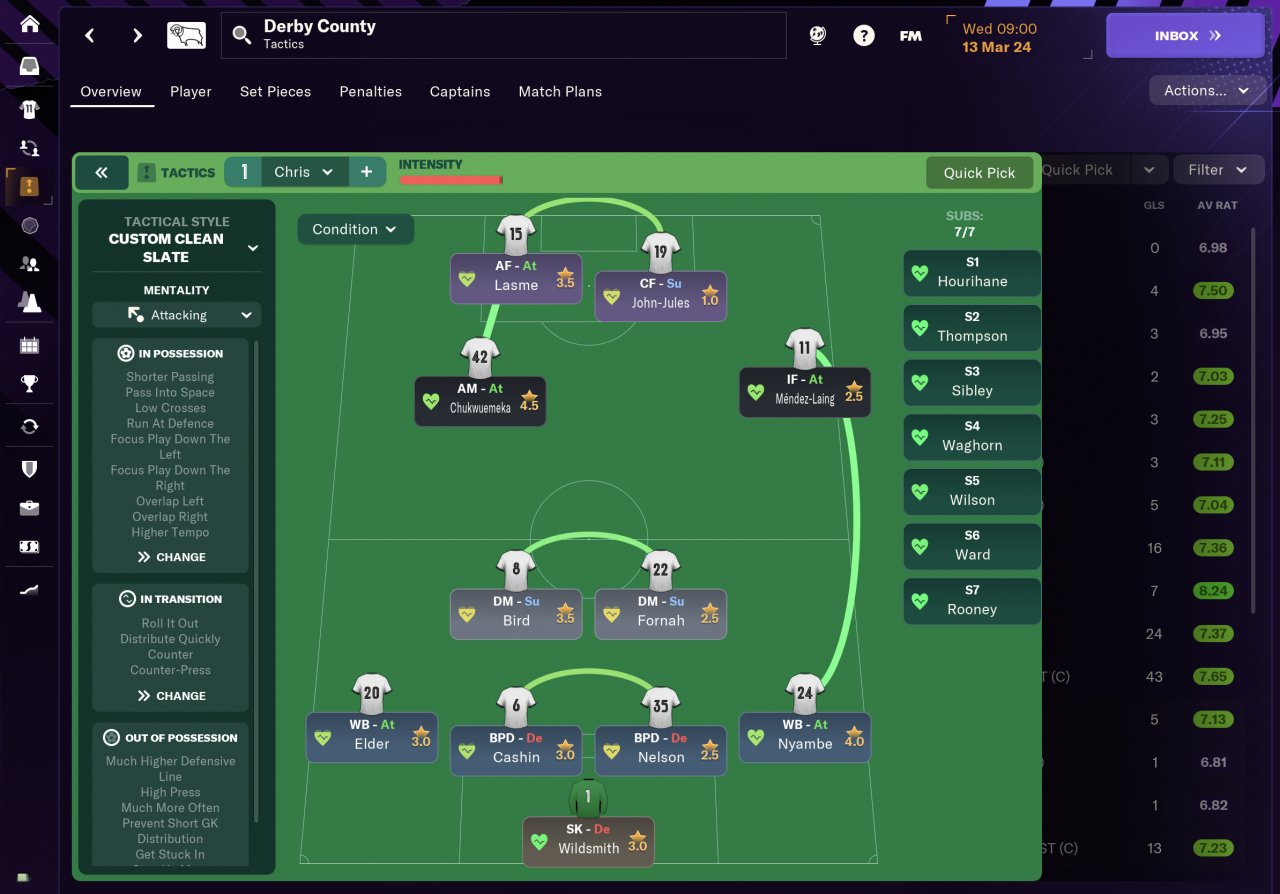This screenshot has width=1280, height=894.
Task: Open the Filter dropdown
Action: tap(1217, 170)
